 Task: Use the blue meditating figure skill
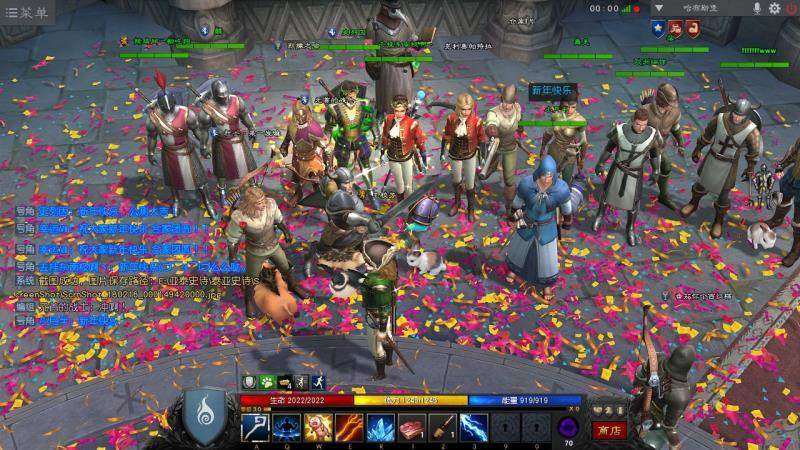point(288,428)
